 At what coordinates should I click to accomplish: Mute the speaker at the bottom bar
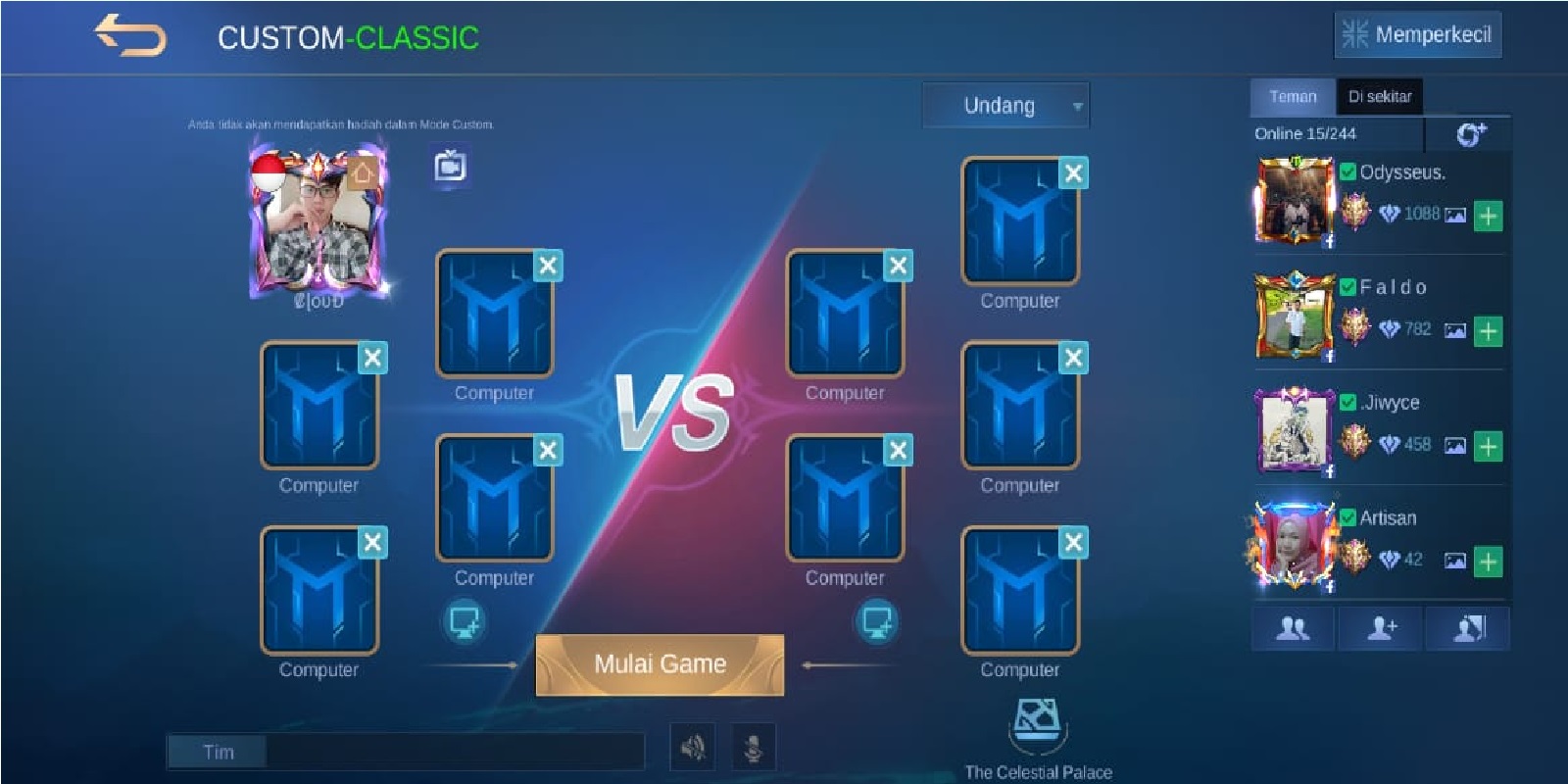694,745
